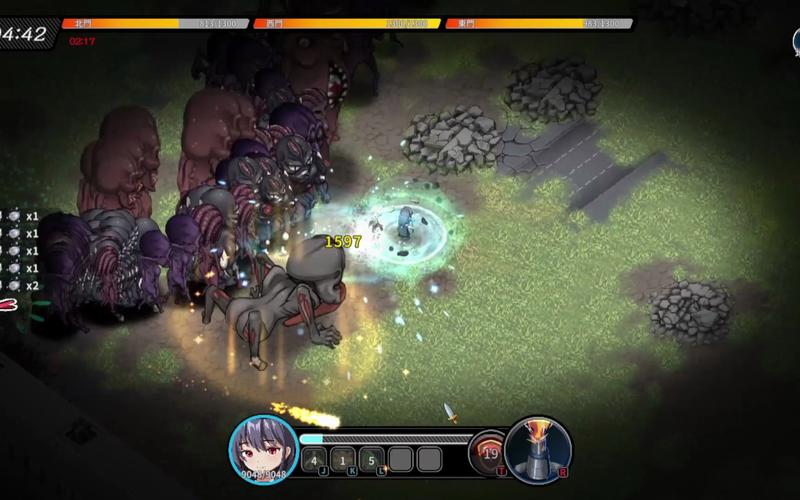Use the skill slot labeled K
The height and width of the screenshot is (500, 800).
pos(343,460)
